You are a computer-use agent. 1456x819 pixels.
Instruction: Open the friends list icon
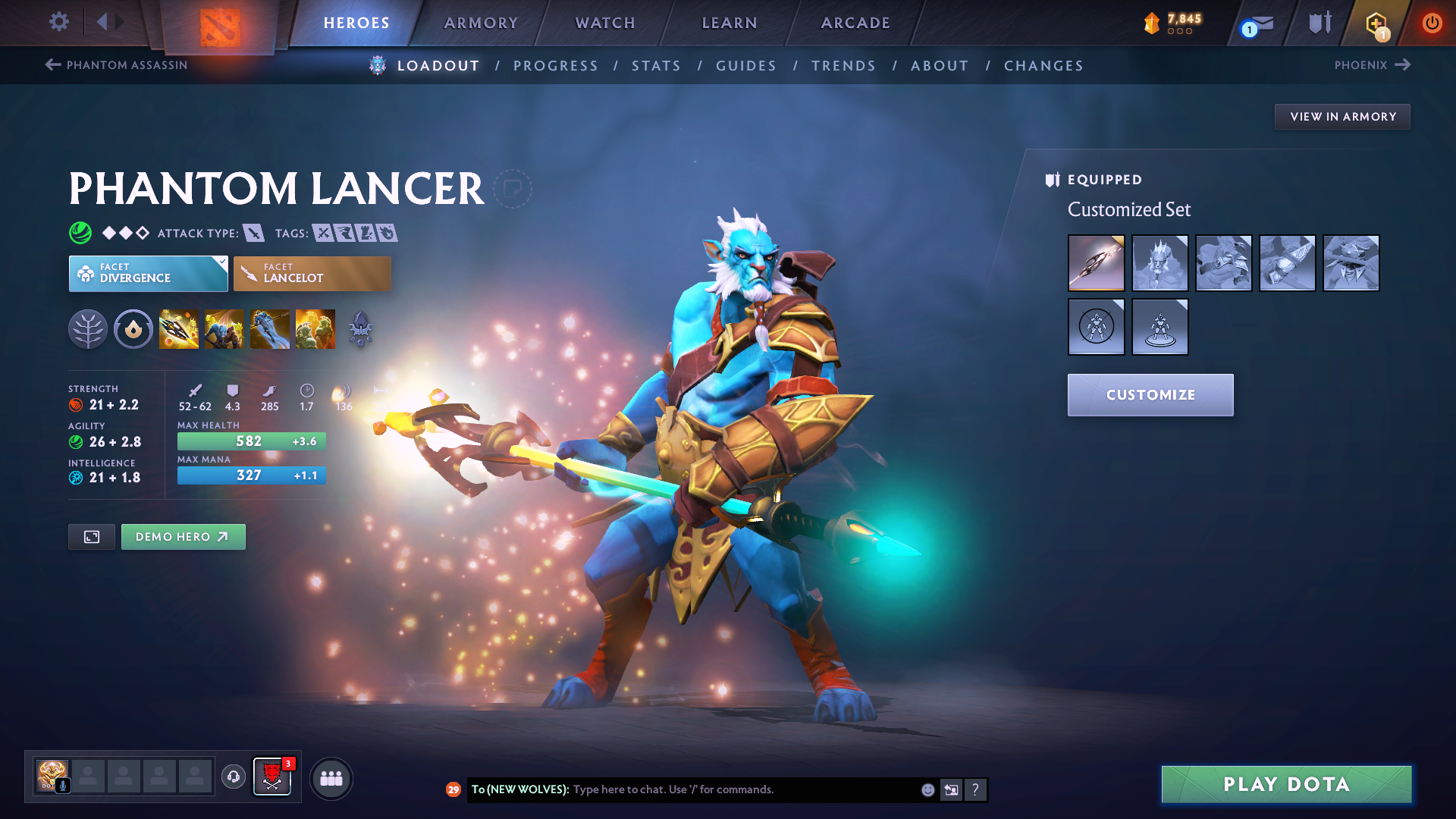pyautogui.click(x=331, y=778)
